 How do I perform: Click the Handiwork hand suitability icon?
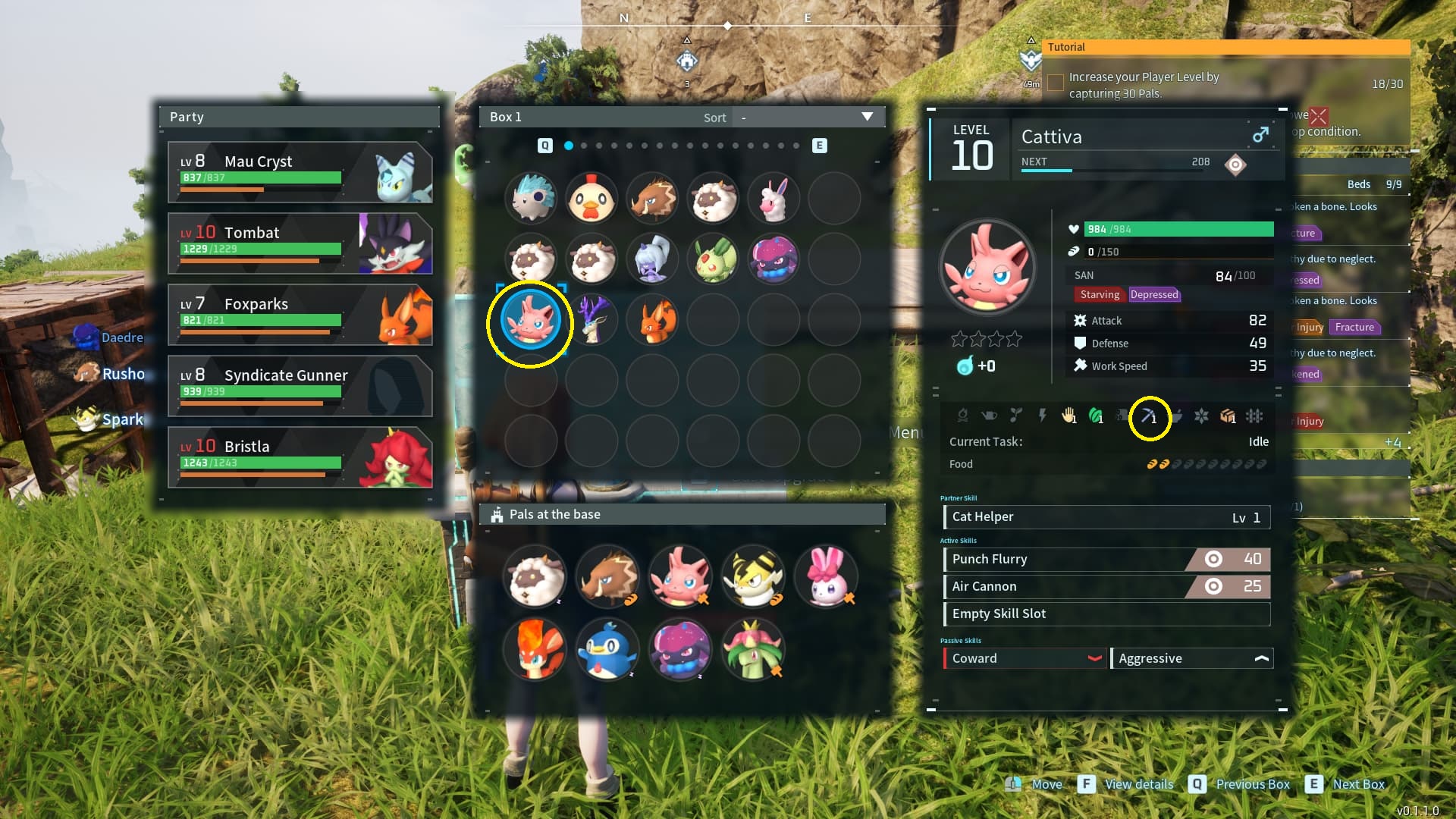point(1069,416)
